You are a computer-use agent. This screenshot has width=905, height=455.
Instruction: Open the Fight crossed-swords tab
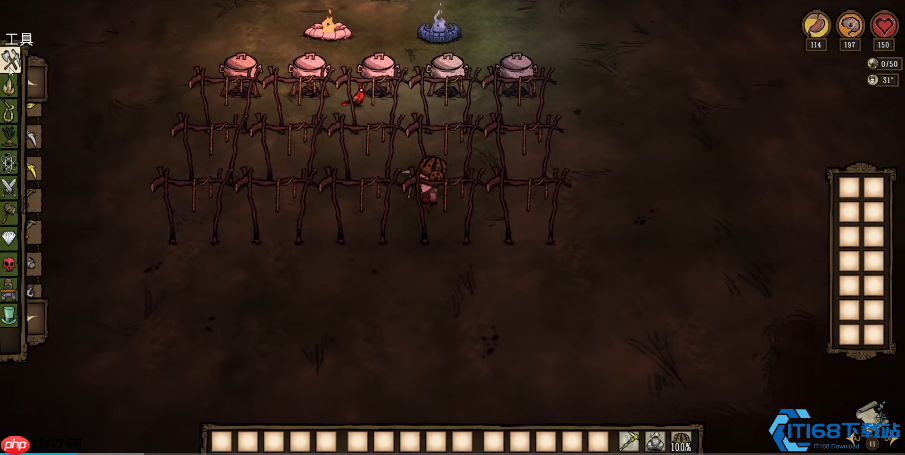10,187
